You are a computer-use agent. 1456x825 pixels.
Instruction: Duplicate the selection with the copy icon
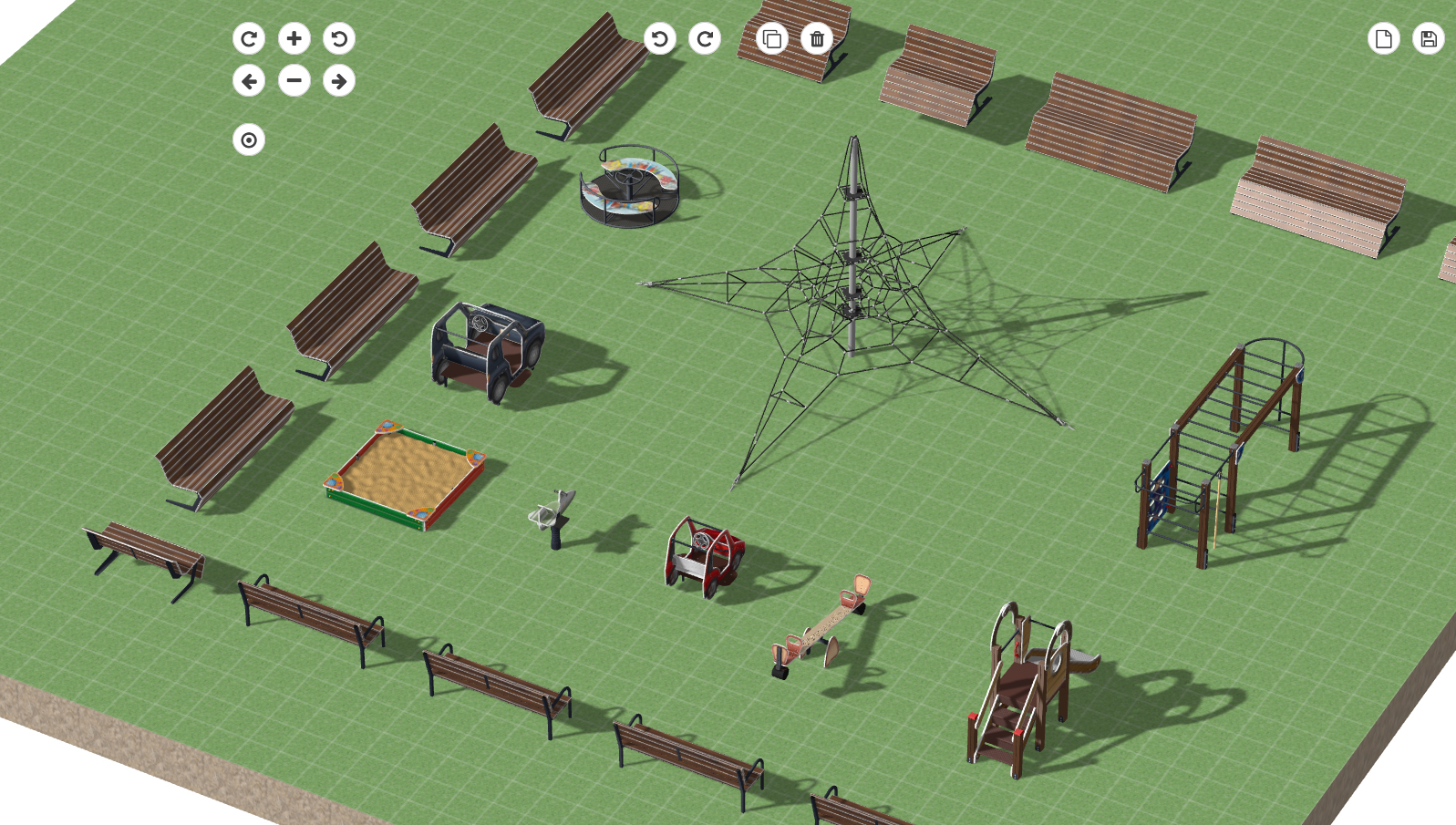coord(772,38)
